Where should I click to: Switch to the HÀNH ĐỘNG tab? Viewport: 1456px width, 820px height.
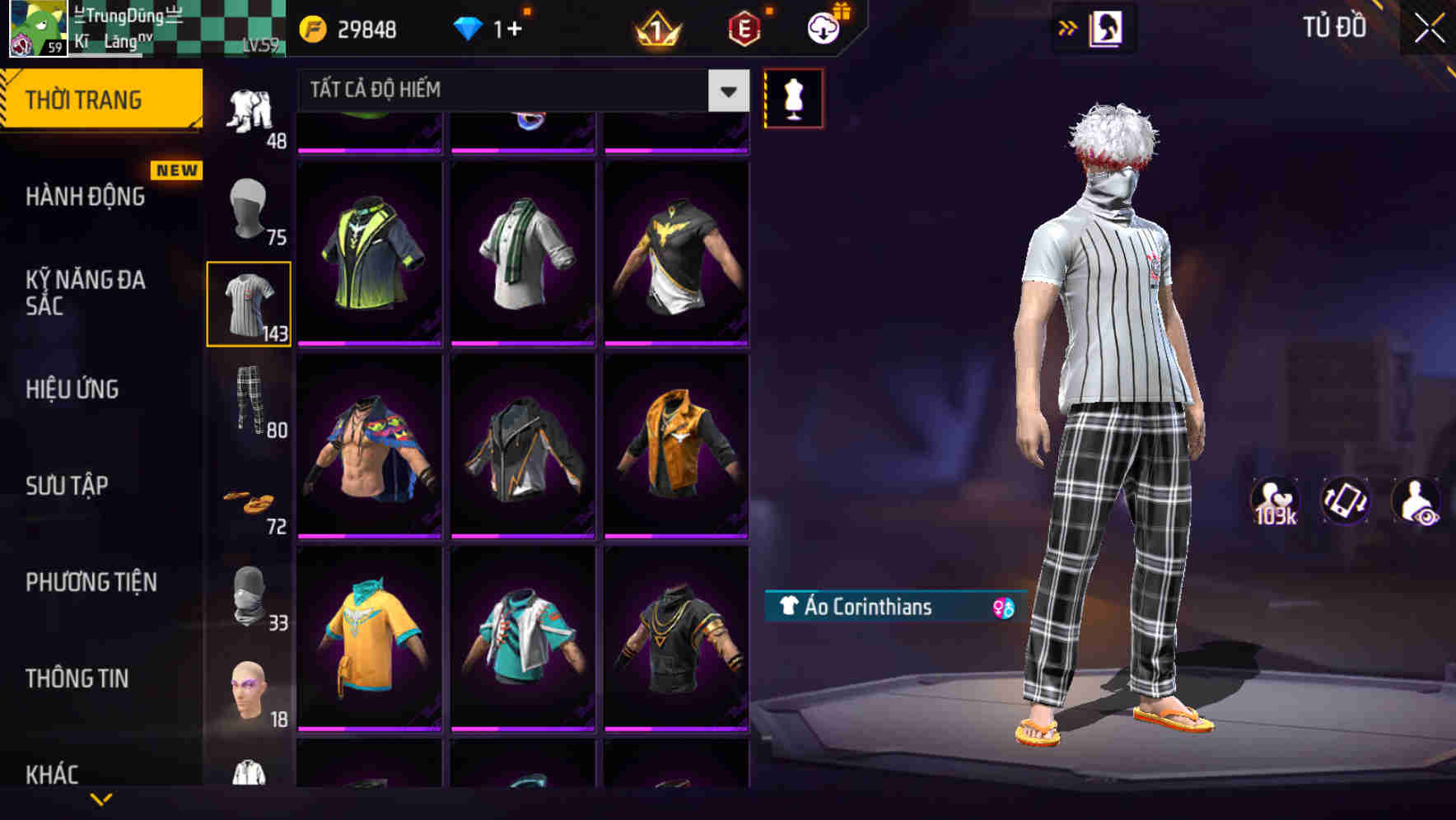tap(85, 196)
